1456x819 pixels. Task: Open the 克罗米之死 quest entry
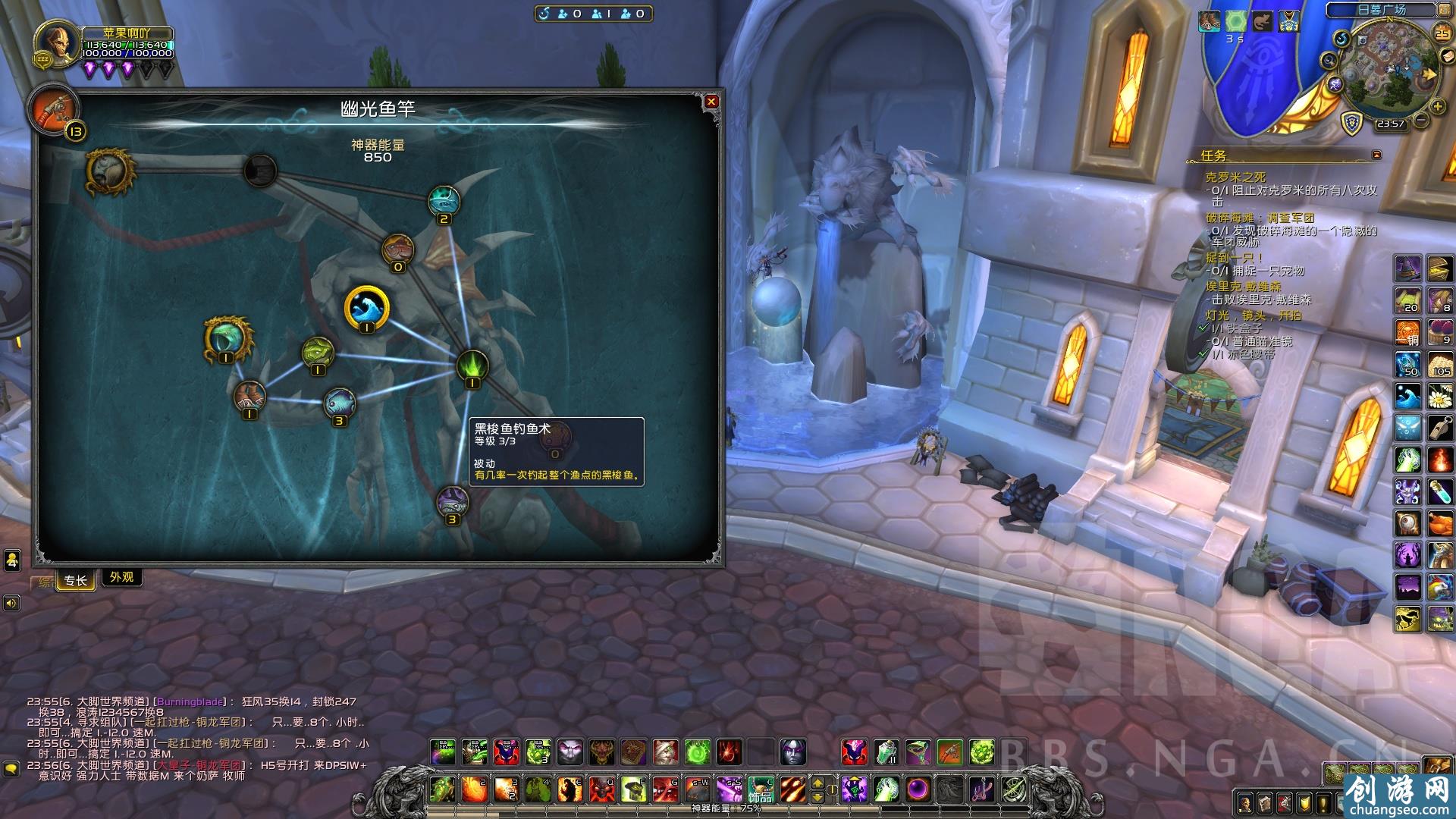tap(1235, 177)
